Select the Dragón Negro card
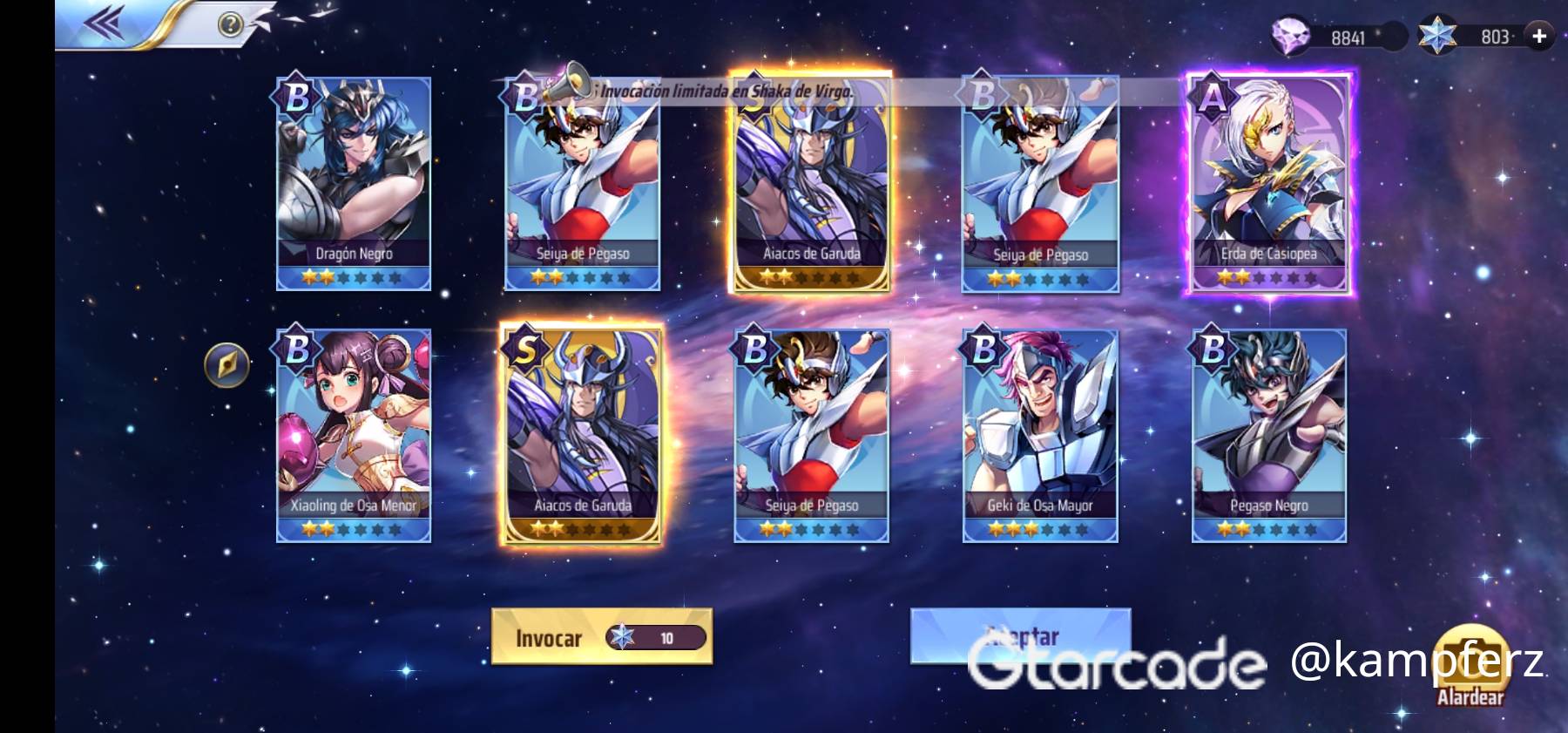This screenshot has width=1568, height=733. (354, 183)
